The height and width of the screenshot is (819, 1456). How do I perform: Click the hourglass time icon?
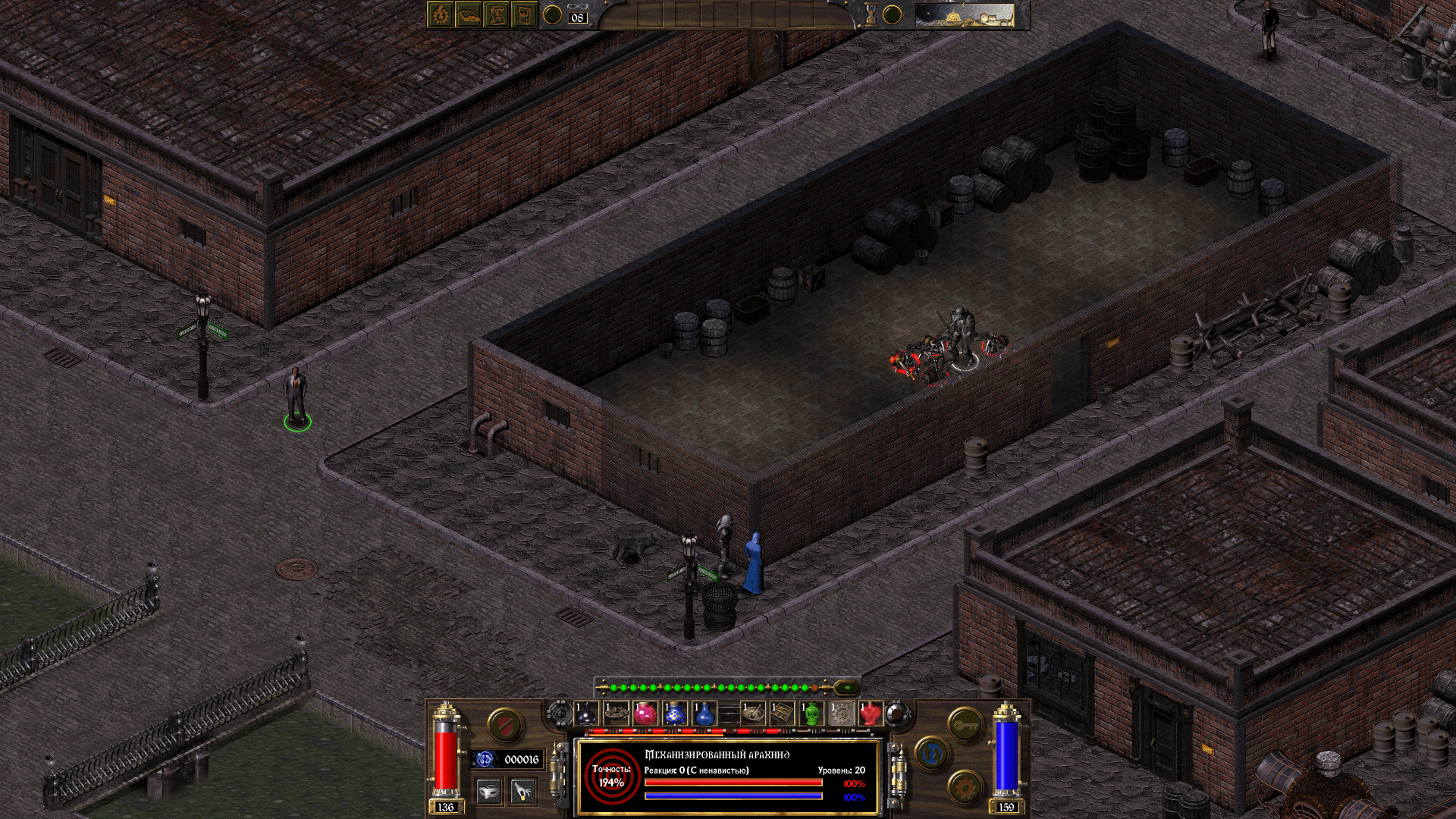pyautogui.click(x=871, y=15)
